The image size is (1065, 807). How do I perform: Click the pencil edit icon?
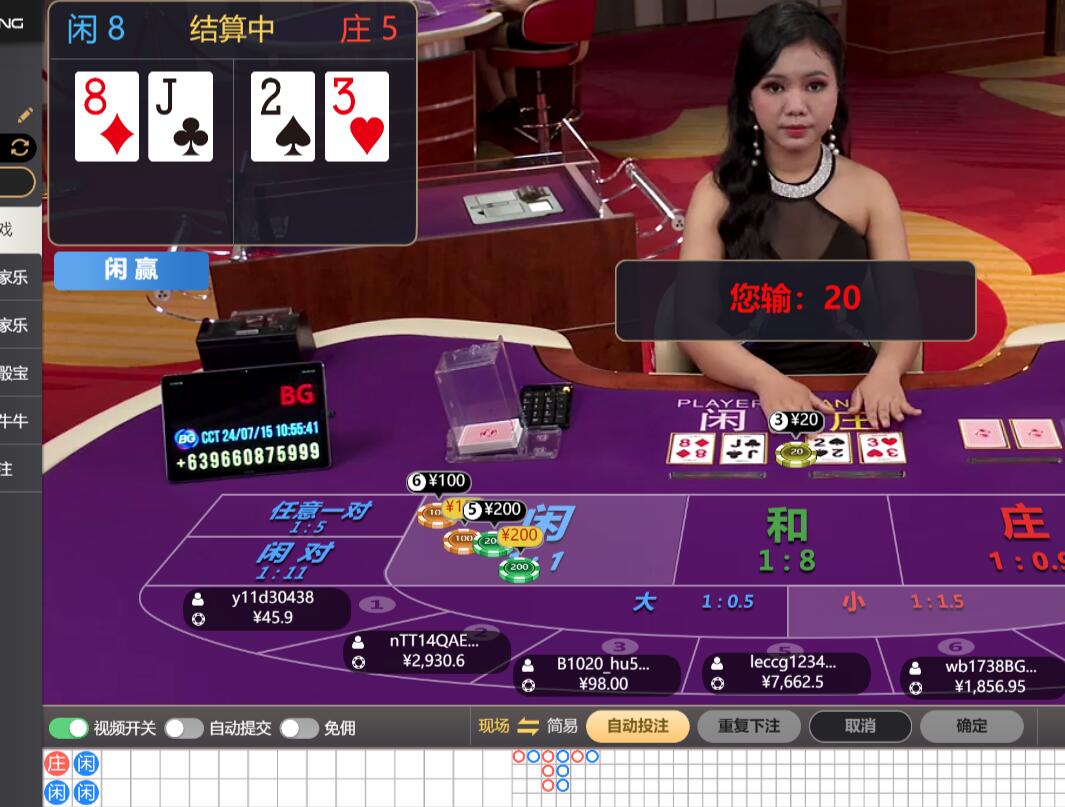(x=25, y=115)
